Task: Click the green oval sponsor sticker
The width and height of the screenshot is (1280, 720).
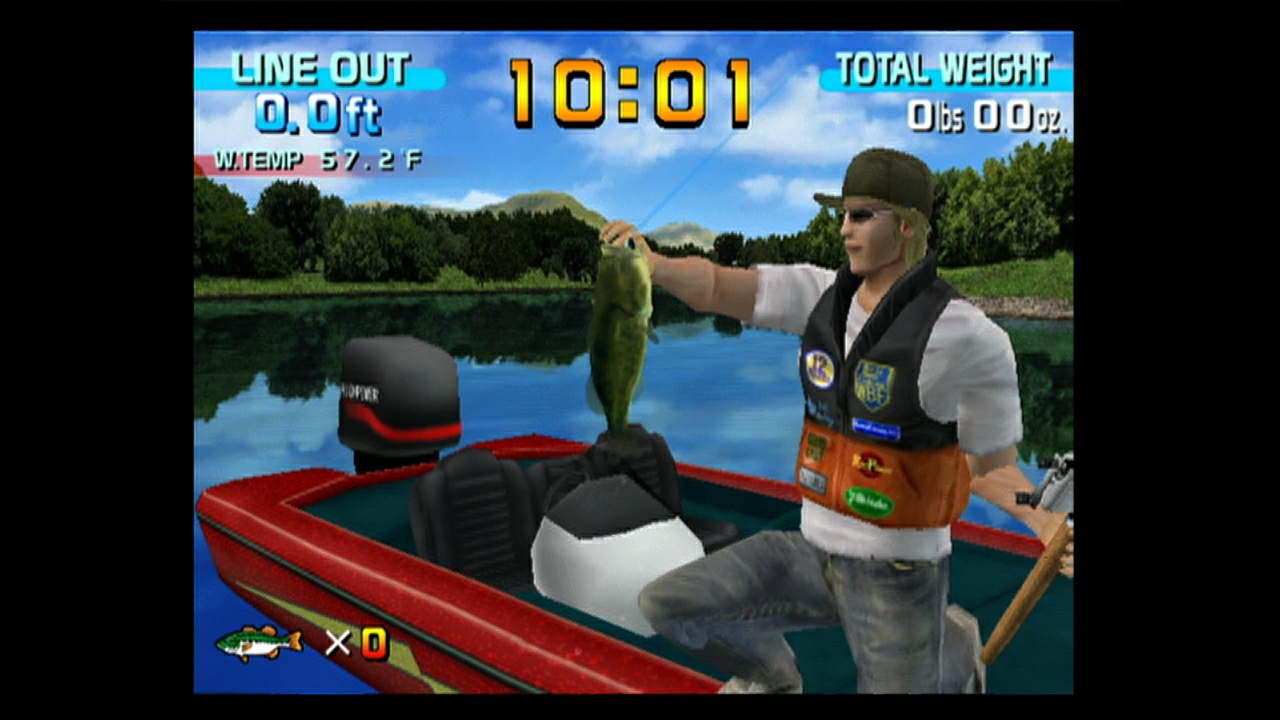Action: 869,500
